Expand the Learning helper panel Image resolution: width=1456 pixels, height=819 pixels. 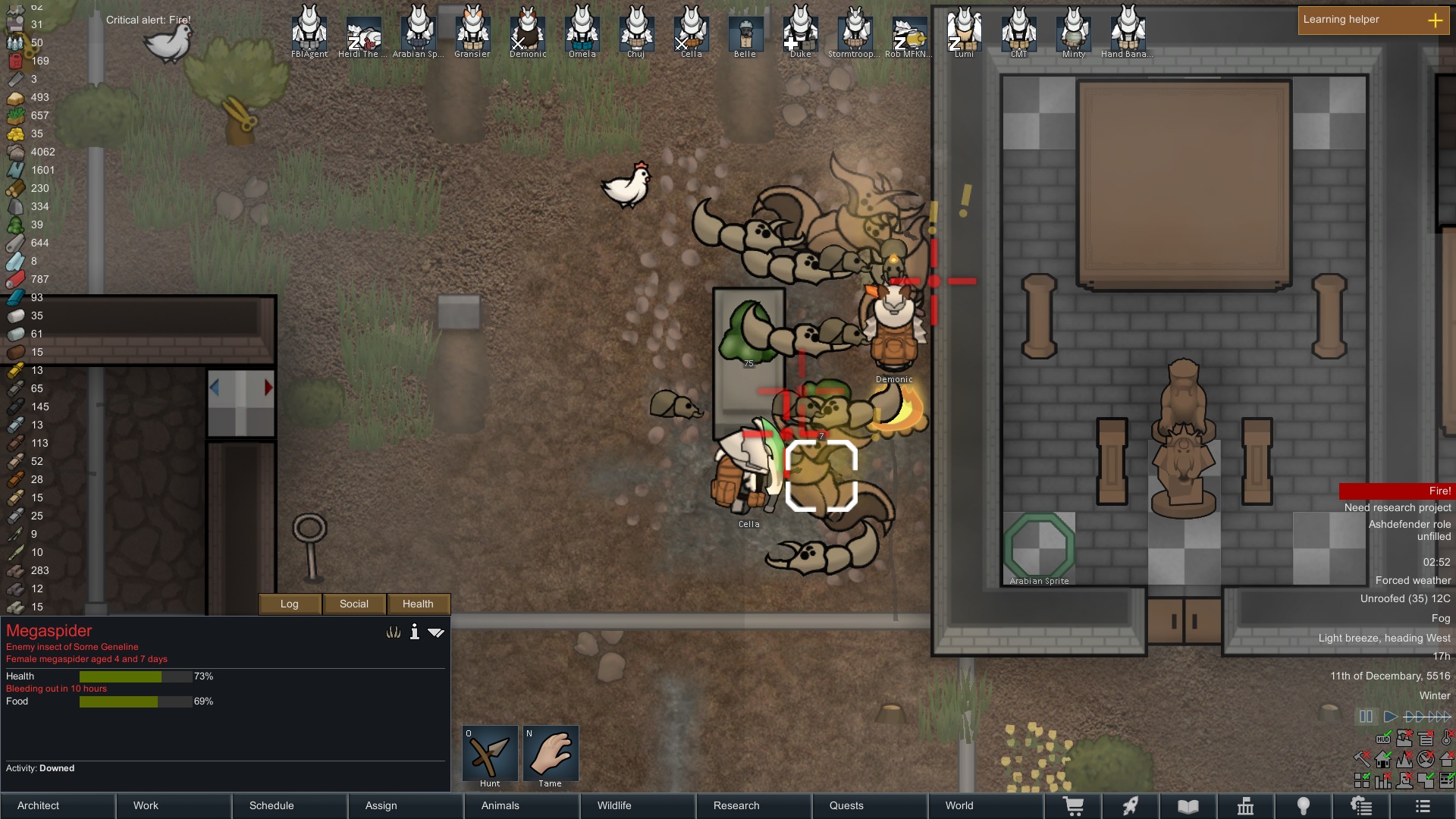pyautogui.click(x=1435, y=20)
